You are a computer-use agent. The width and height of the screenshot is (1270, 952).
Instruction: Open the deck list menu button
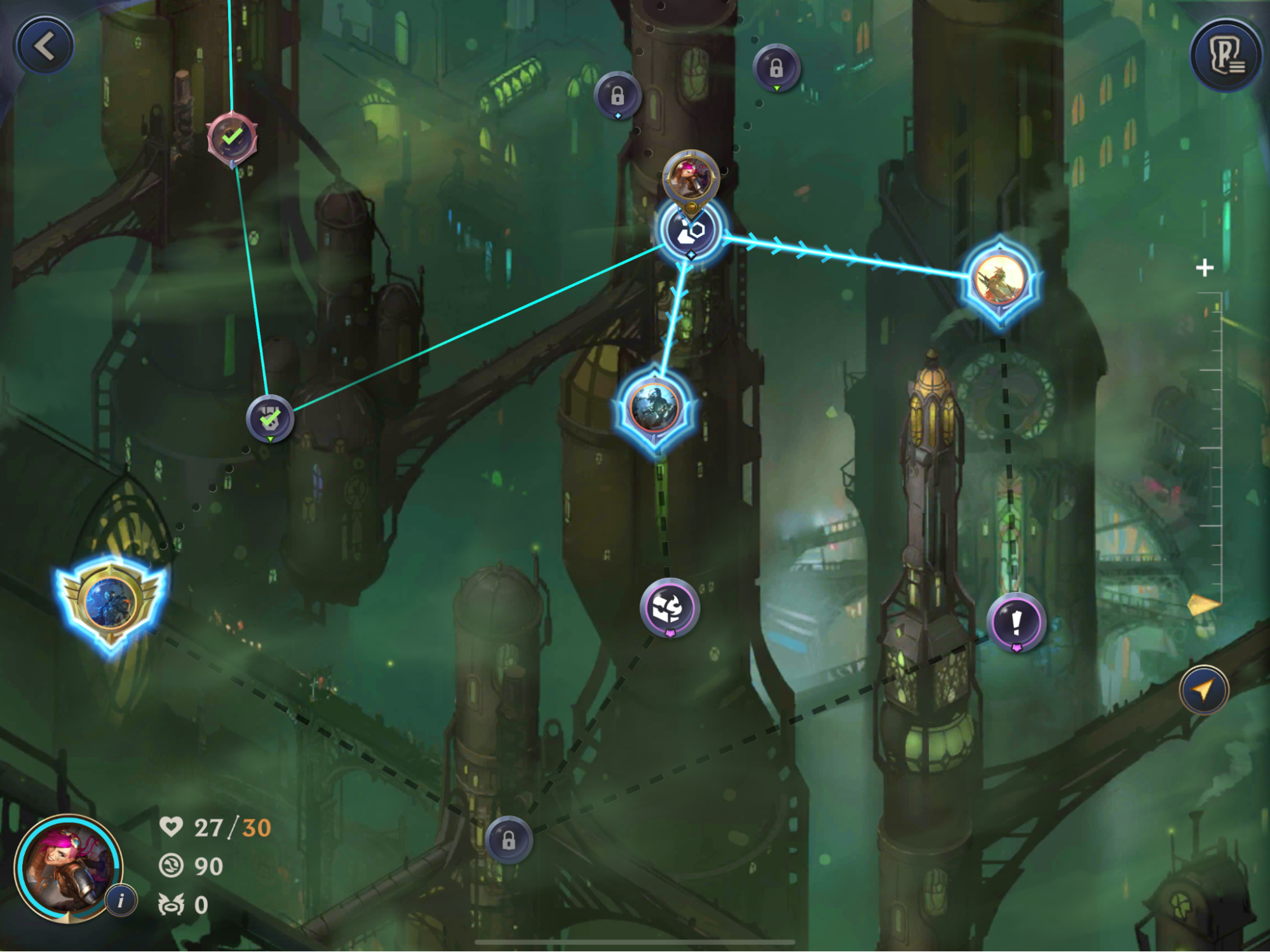point(1226,56)
